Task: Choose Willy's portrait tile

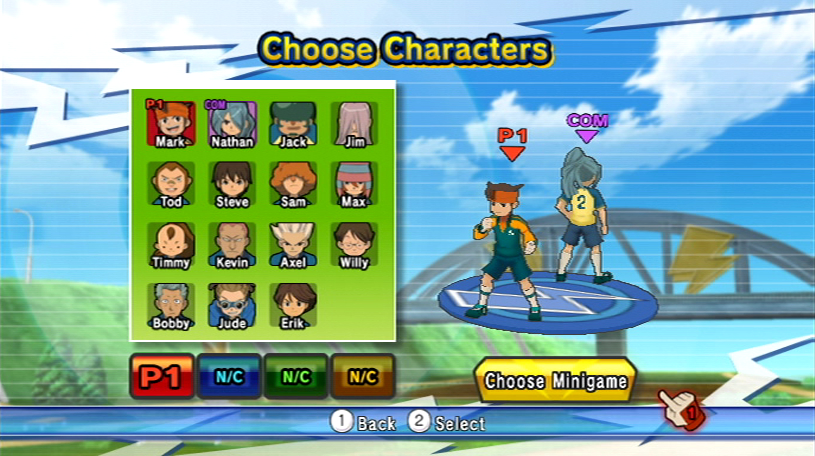Action: tap(353, 243)
